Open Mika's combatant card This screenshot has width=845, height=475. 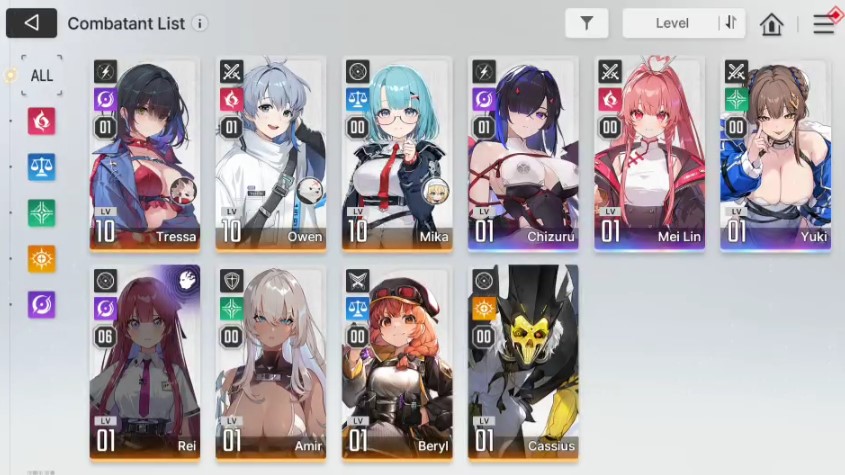point(397,153)
